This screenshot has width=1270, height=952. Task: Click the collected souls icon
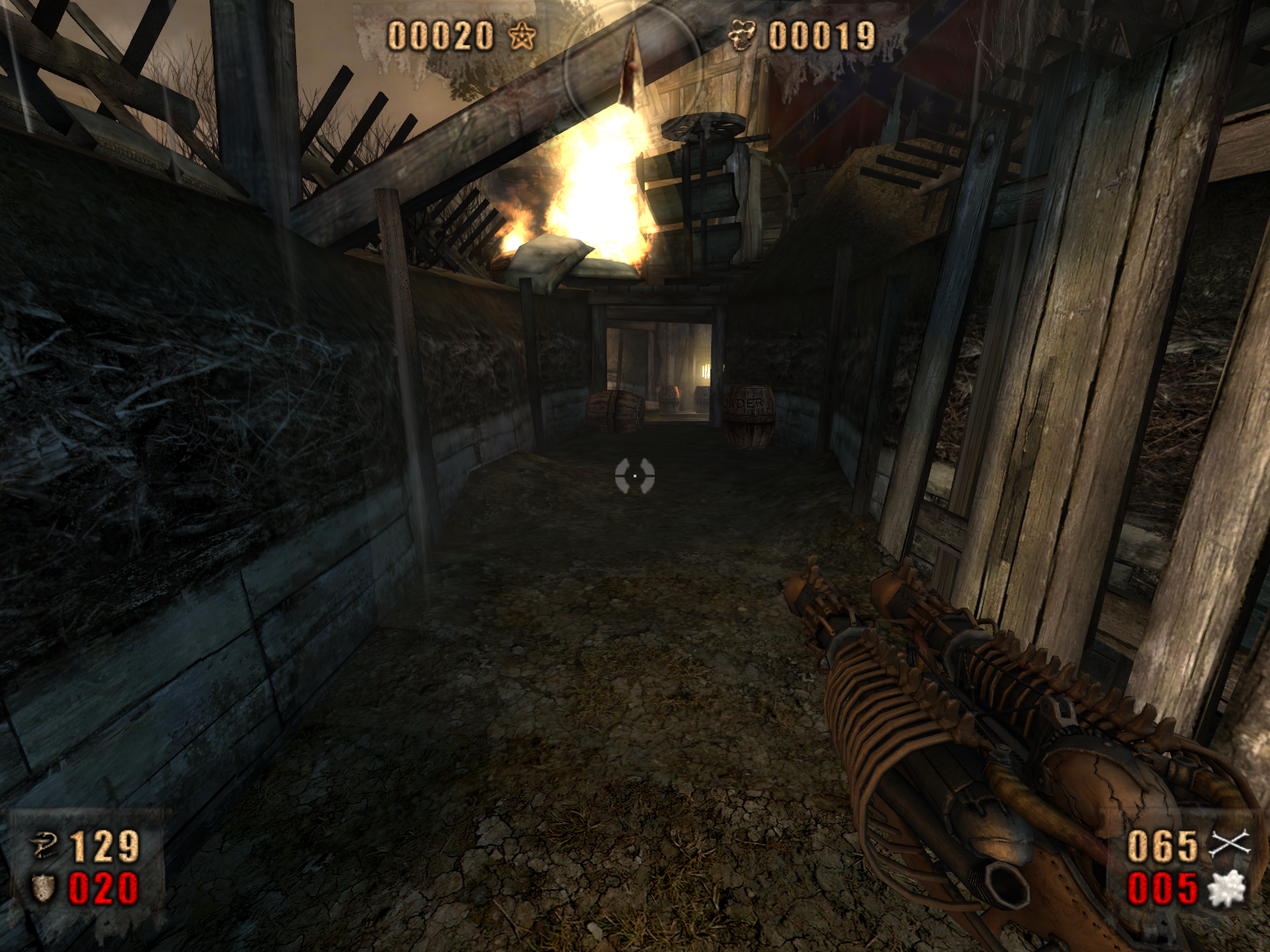pos(742,36)
